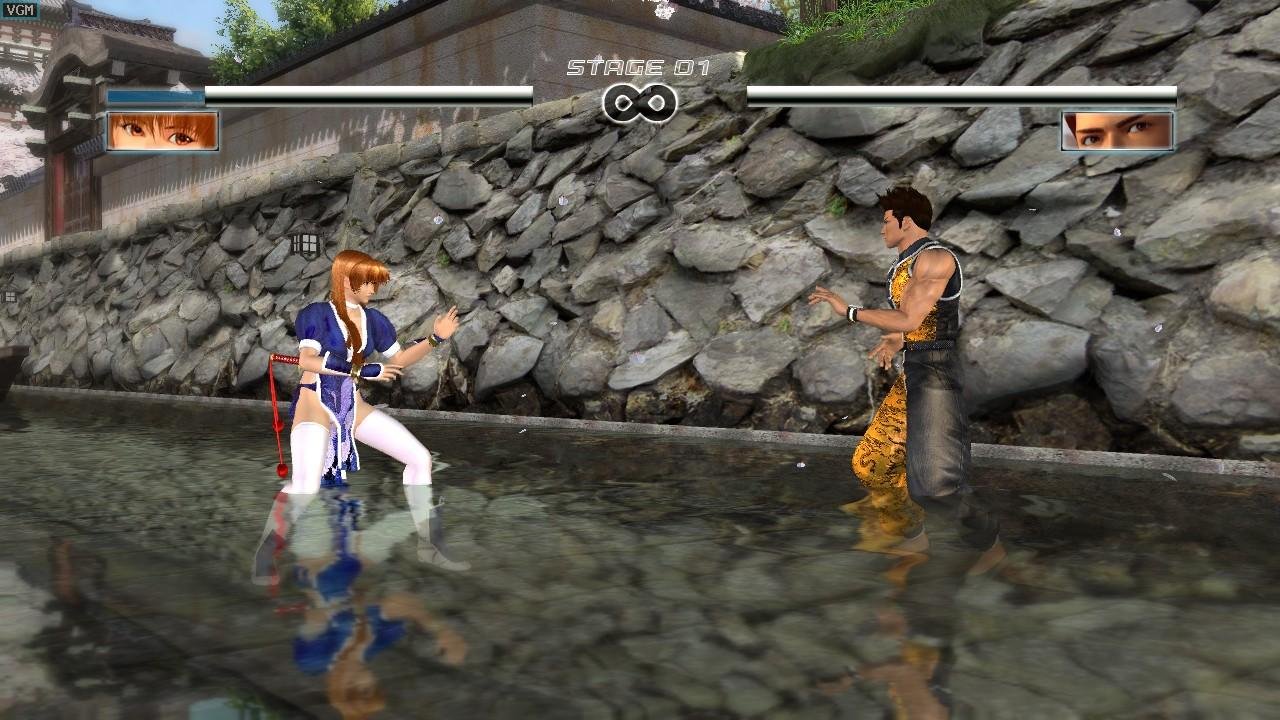Image resolution: width=1280 pixels, height=720 pixels.
Task: Click the right end-cap of player two's health bar
Action: pos(1172,92)
